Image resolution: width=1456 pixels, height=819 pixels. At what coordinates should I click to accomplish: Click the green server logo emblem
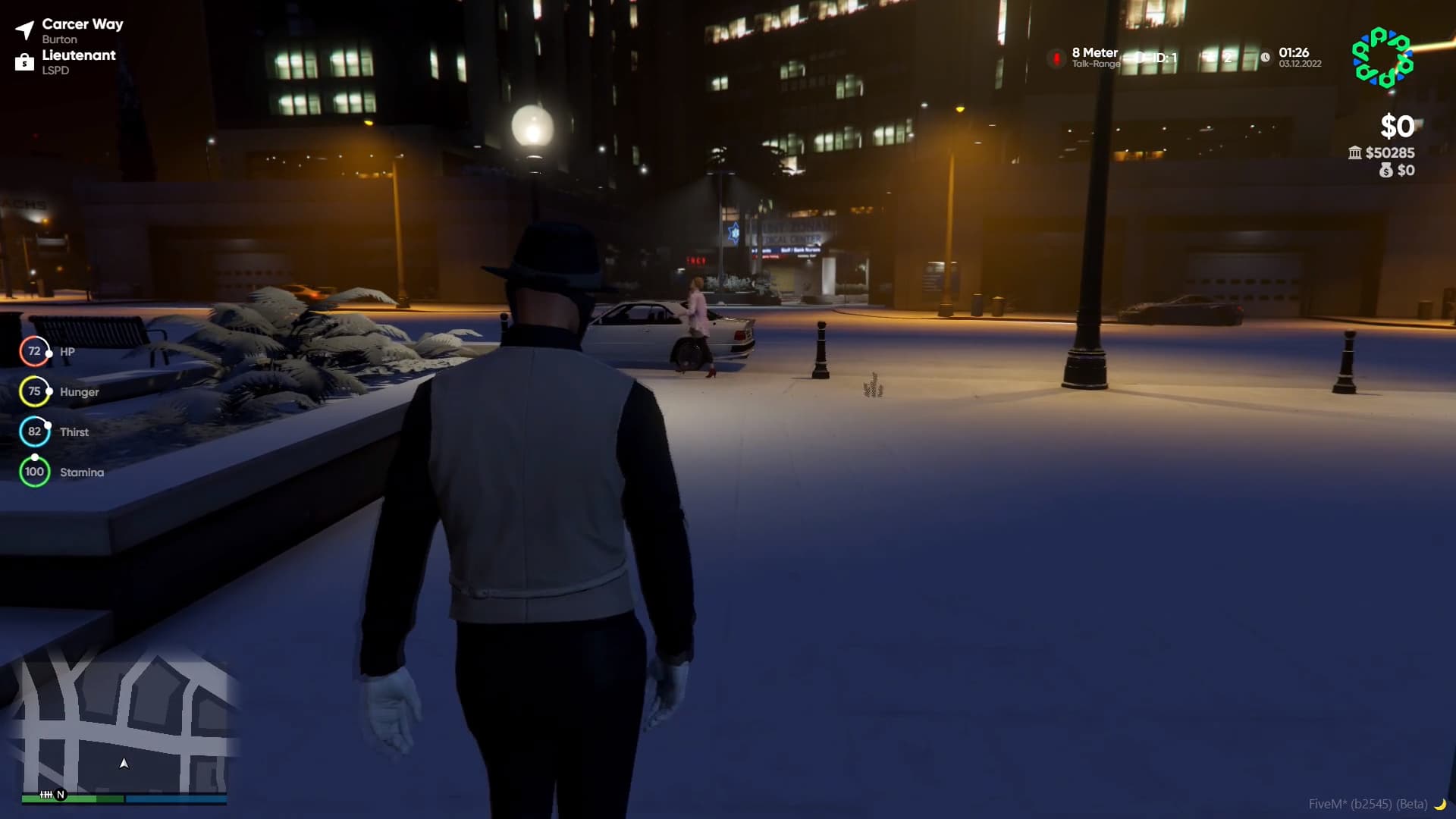[1382, 57]
